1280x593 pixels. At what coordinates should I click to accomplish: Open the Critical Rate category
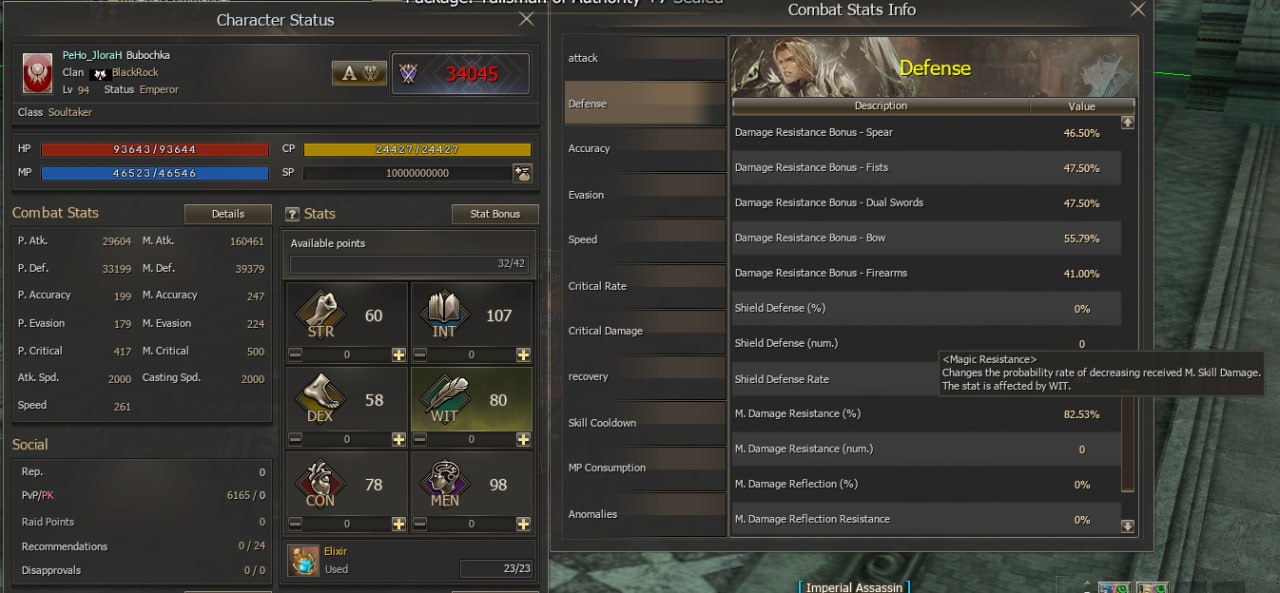coord(645,286)
